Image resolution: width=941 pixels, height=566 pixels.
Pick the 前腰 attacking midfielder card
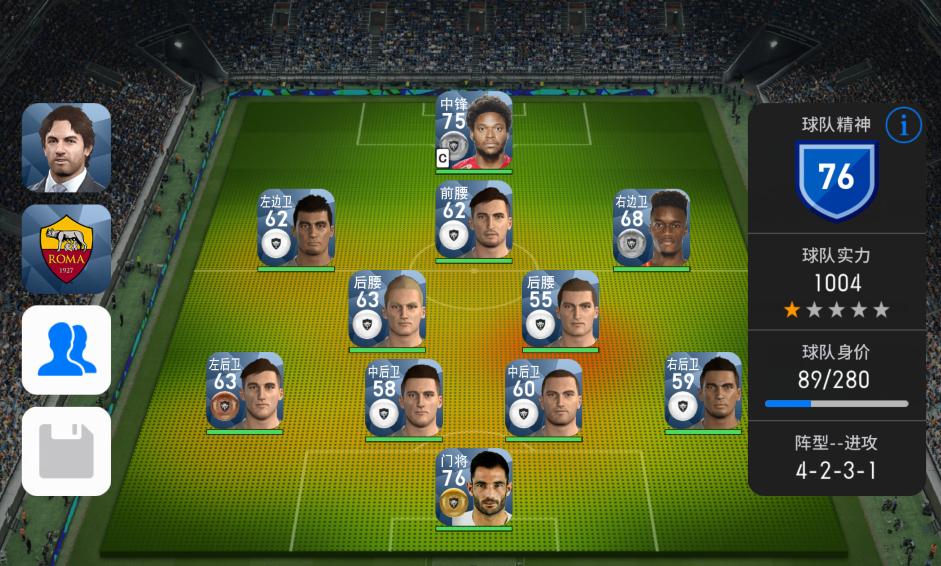(x=474, y=219)
